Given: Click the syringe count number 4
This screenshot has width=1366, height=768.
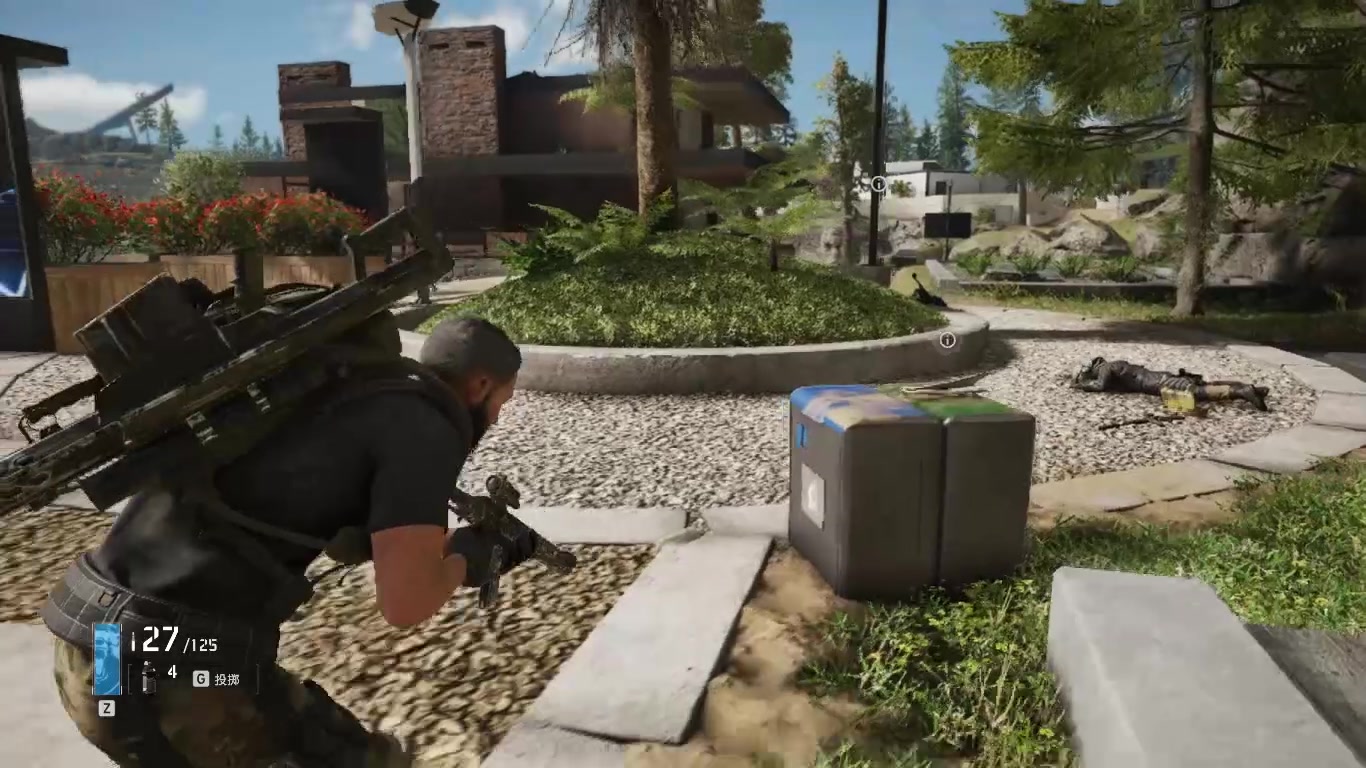Looking at the screenshot, I should click(x=172, y=672).
